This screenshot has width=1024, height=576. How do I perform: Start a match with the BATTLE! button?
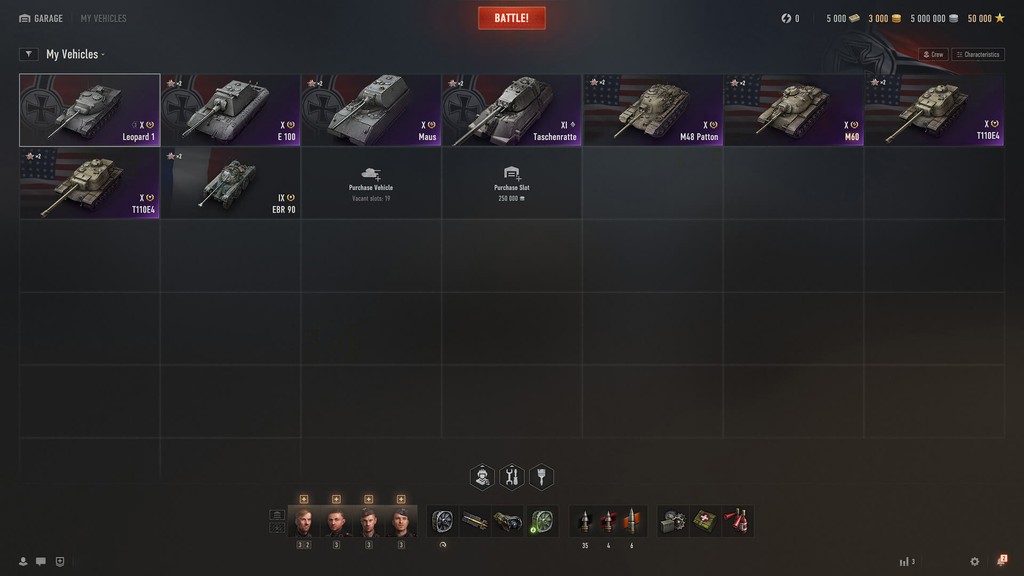click(x=511, y=18)
